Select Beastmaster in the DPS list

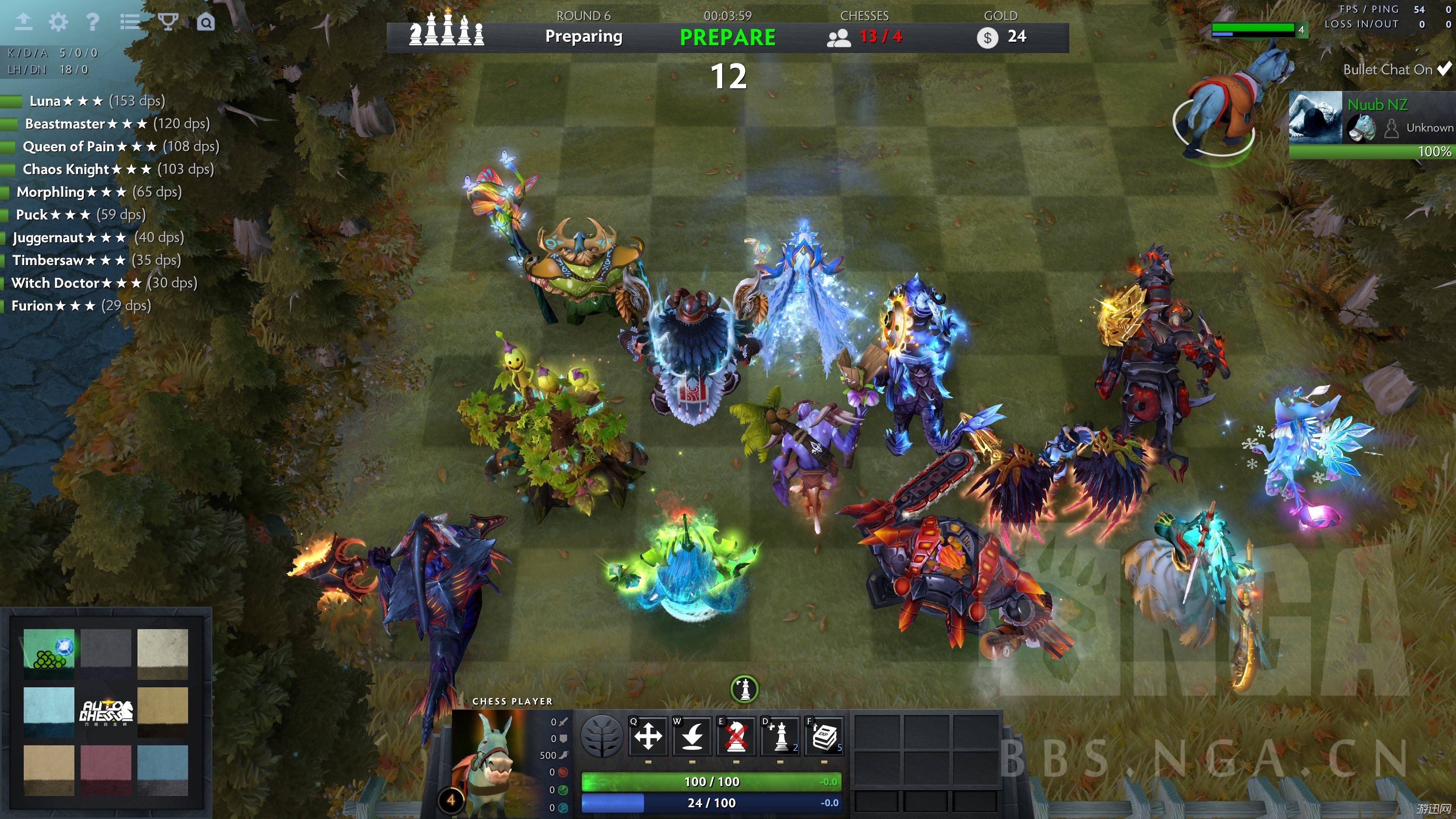click(65, 124)
